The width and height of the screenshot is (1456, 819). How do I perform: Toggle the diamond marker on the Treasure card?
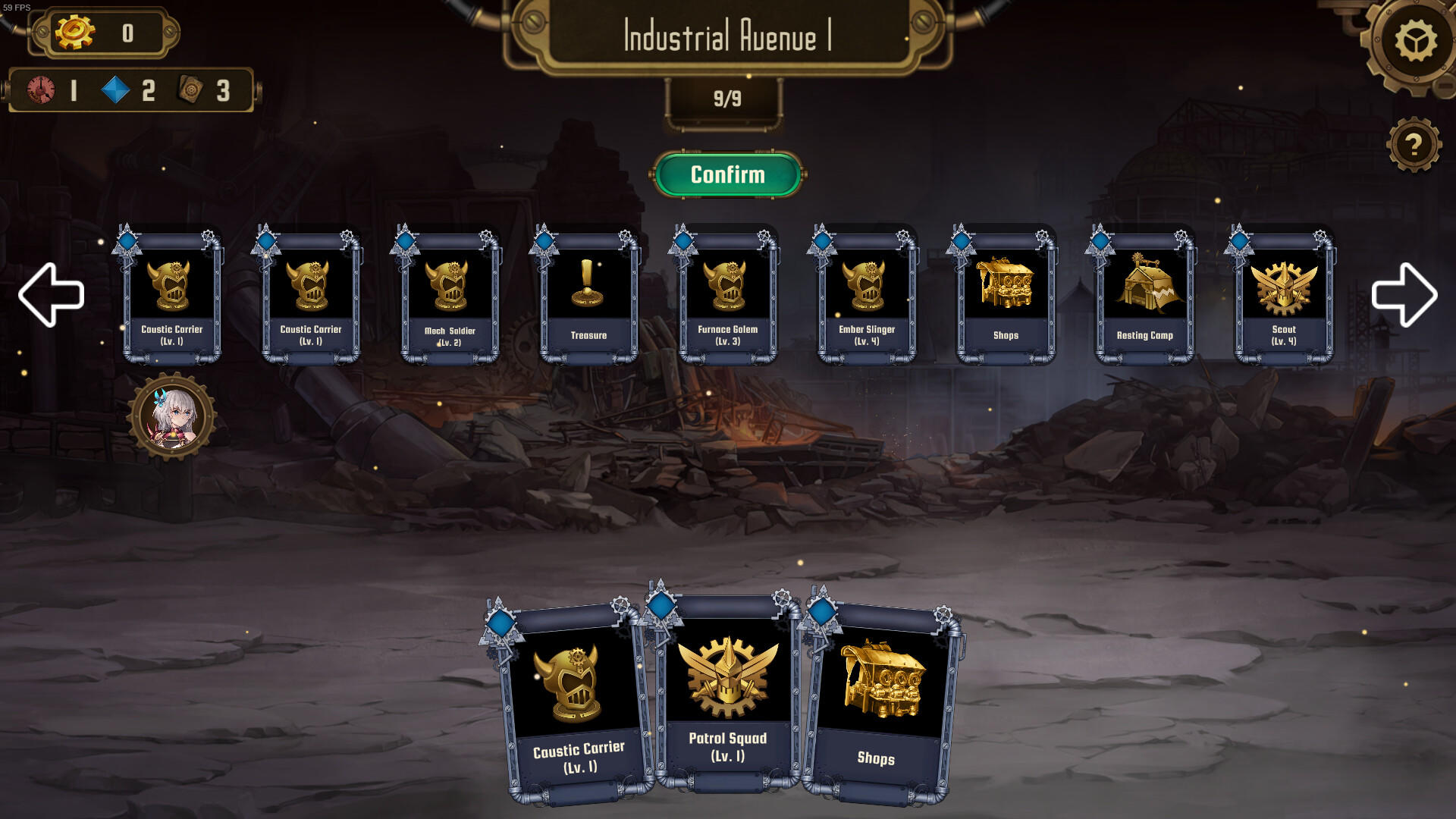pyautogui.click(x=545, y=241)
